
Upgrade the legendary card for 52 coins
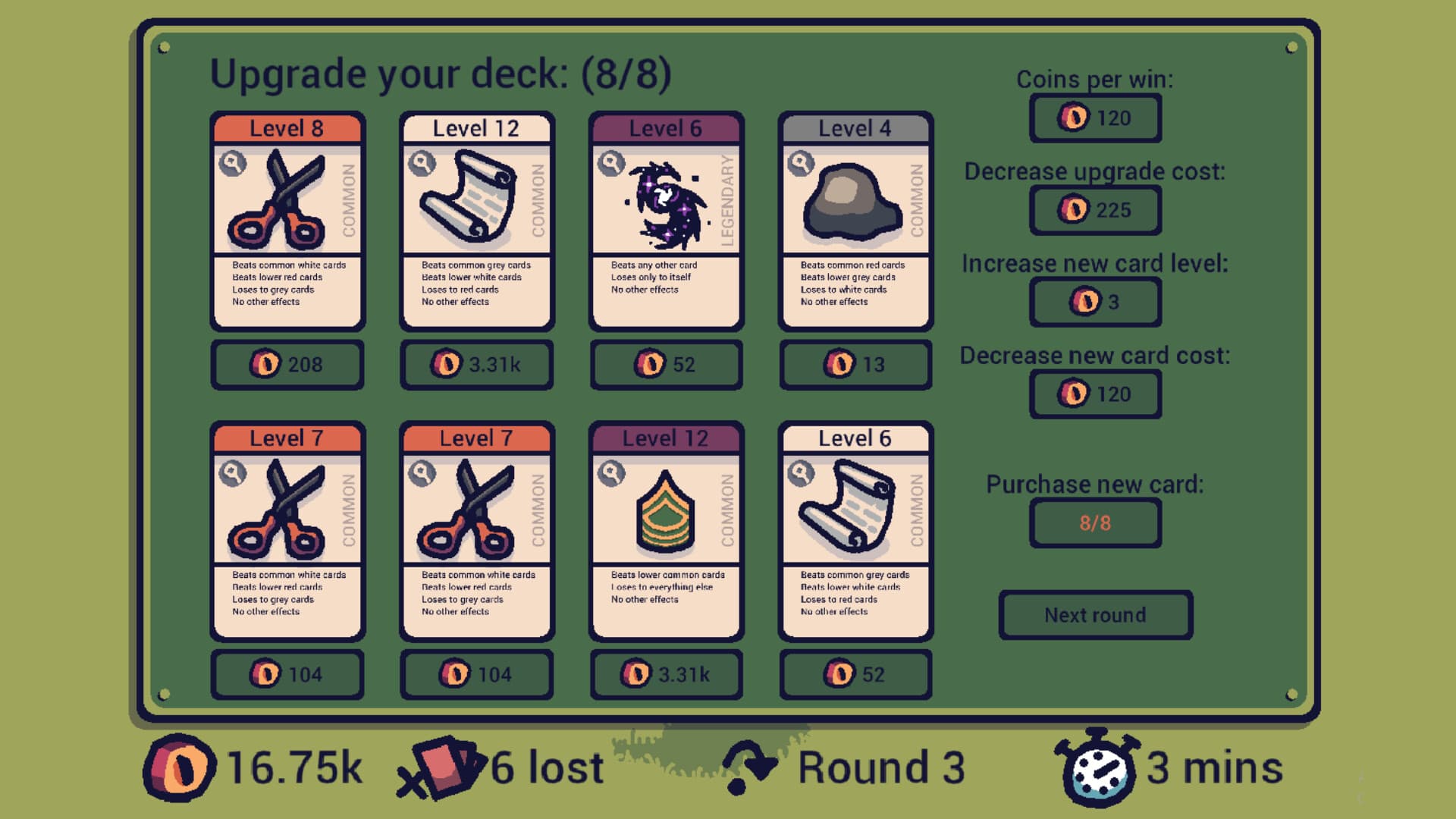pyautogui.click(x=666, y=365)
